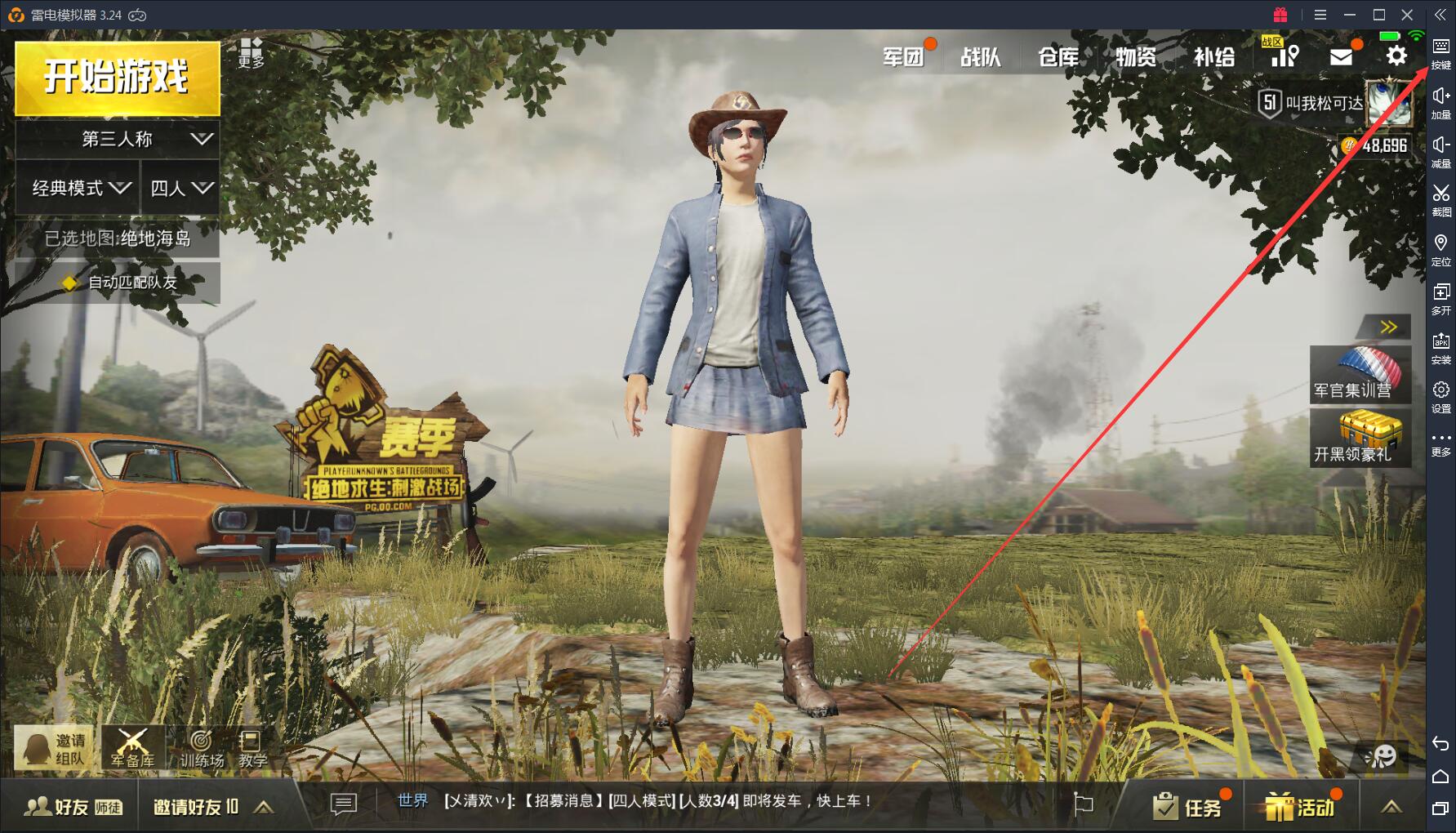Open the 军团 legion menu
The image size is (1456, 833).
coord(903,56)
